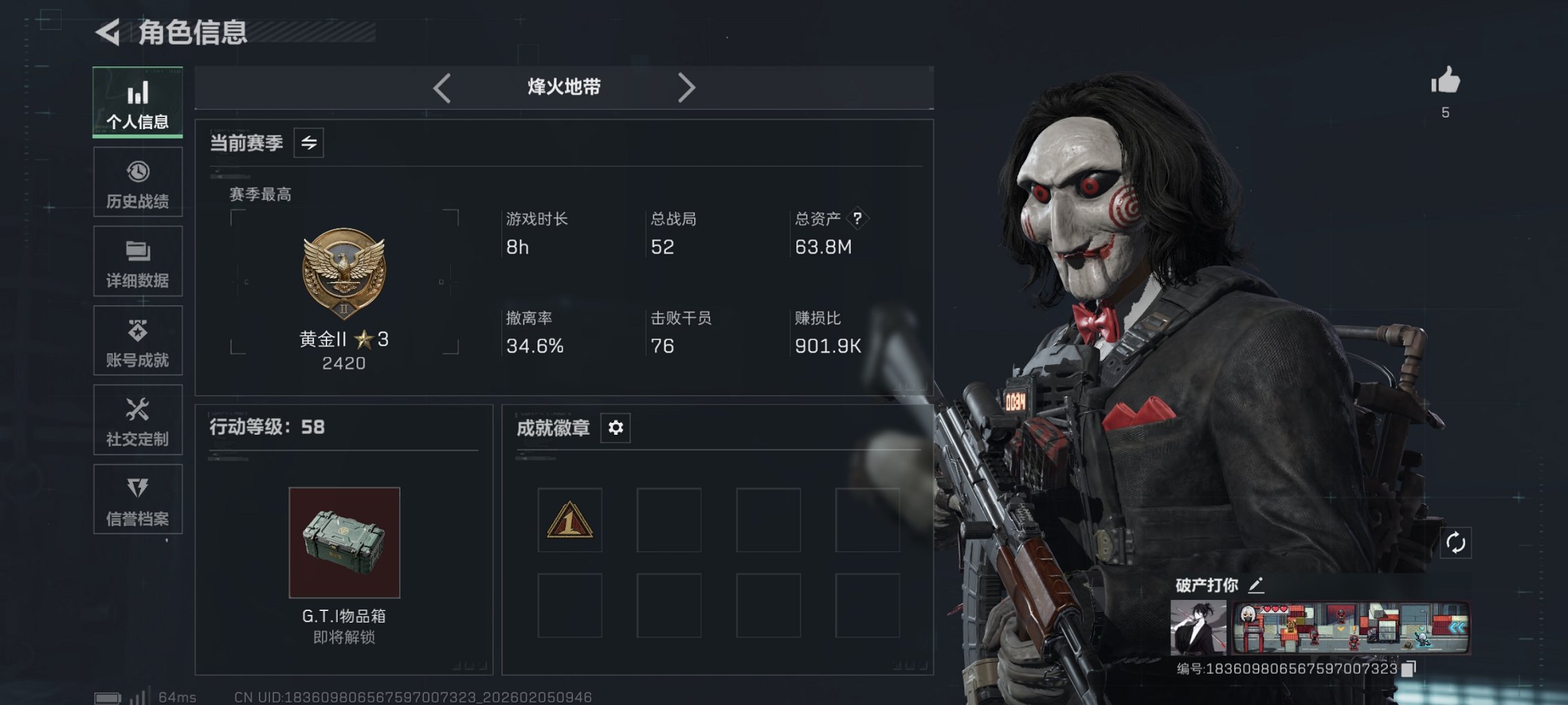Click the swap icon beside 当前赛季

tap(309, 144)
